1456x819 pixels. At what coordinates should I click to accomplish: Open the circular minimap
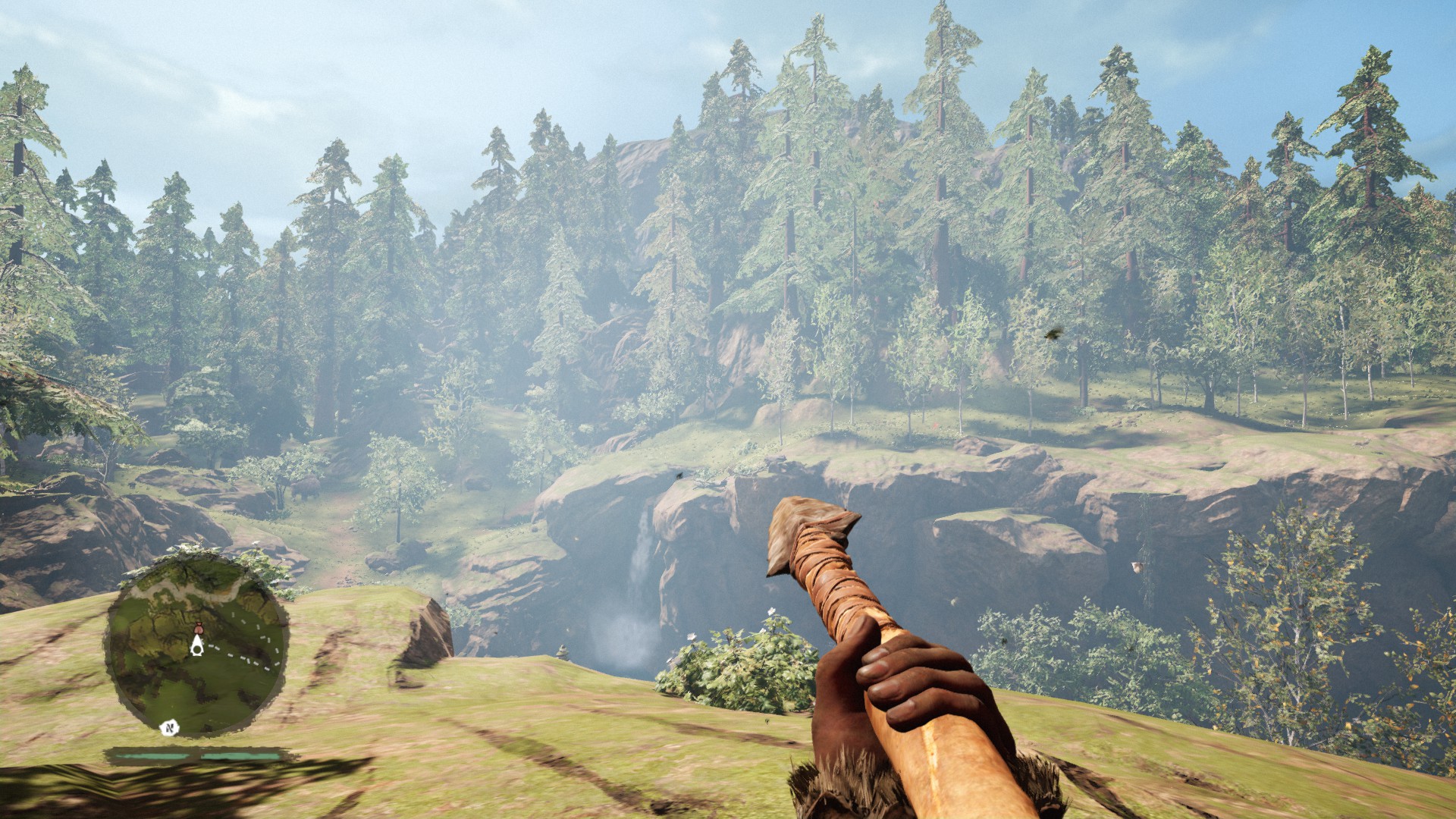click(x=196, y=643)
